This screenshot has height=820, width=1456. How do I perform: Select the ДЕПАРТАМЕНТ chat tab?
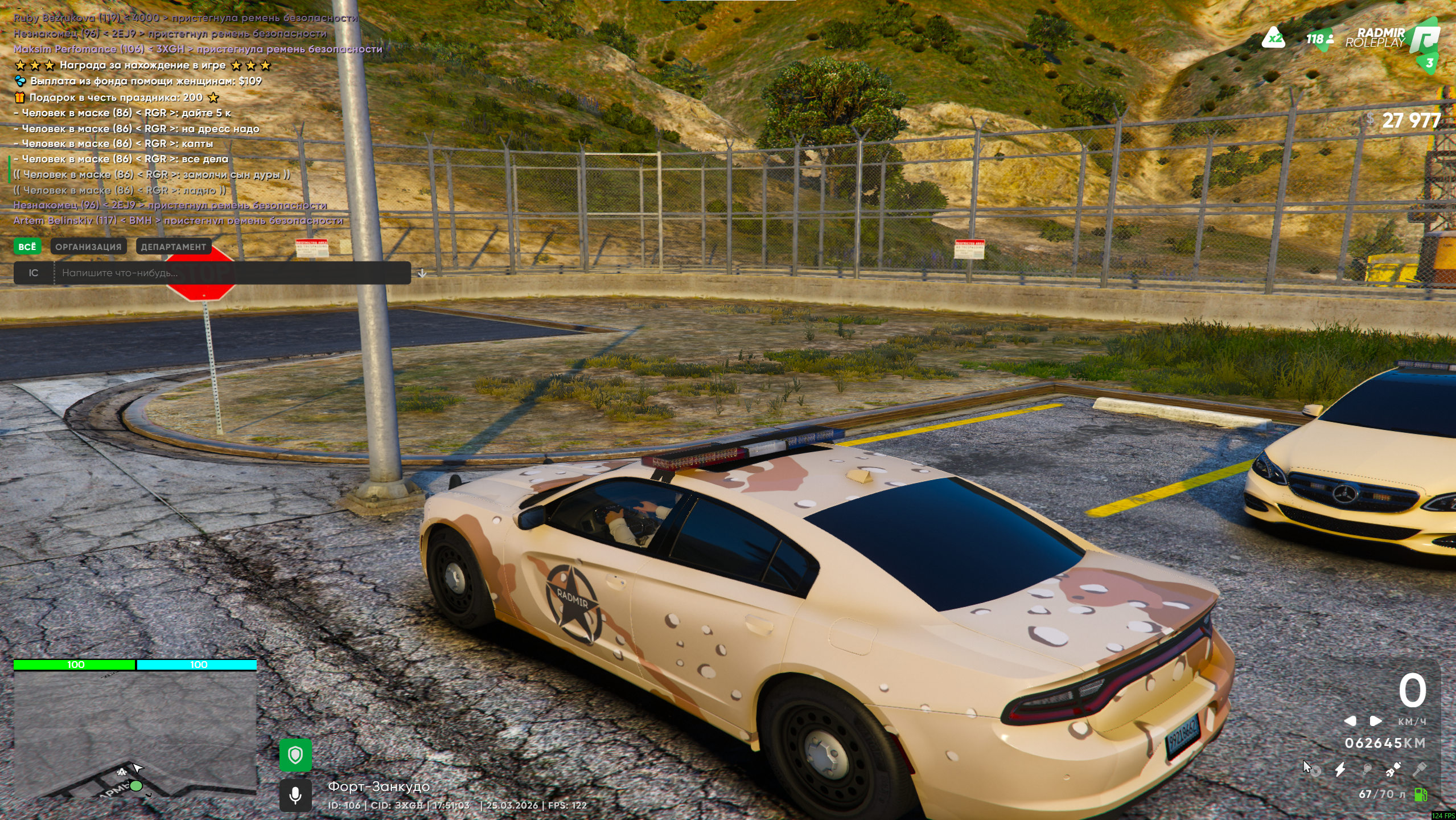coord(173,247)
